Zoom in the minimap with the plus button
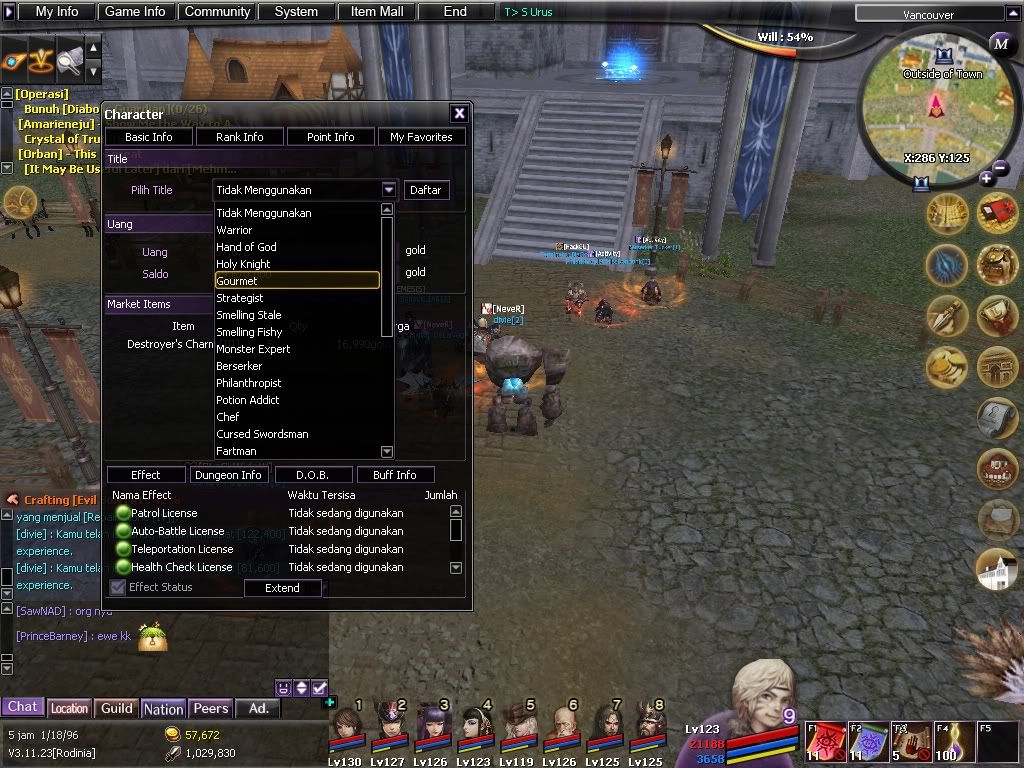 coord(986,179)
